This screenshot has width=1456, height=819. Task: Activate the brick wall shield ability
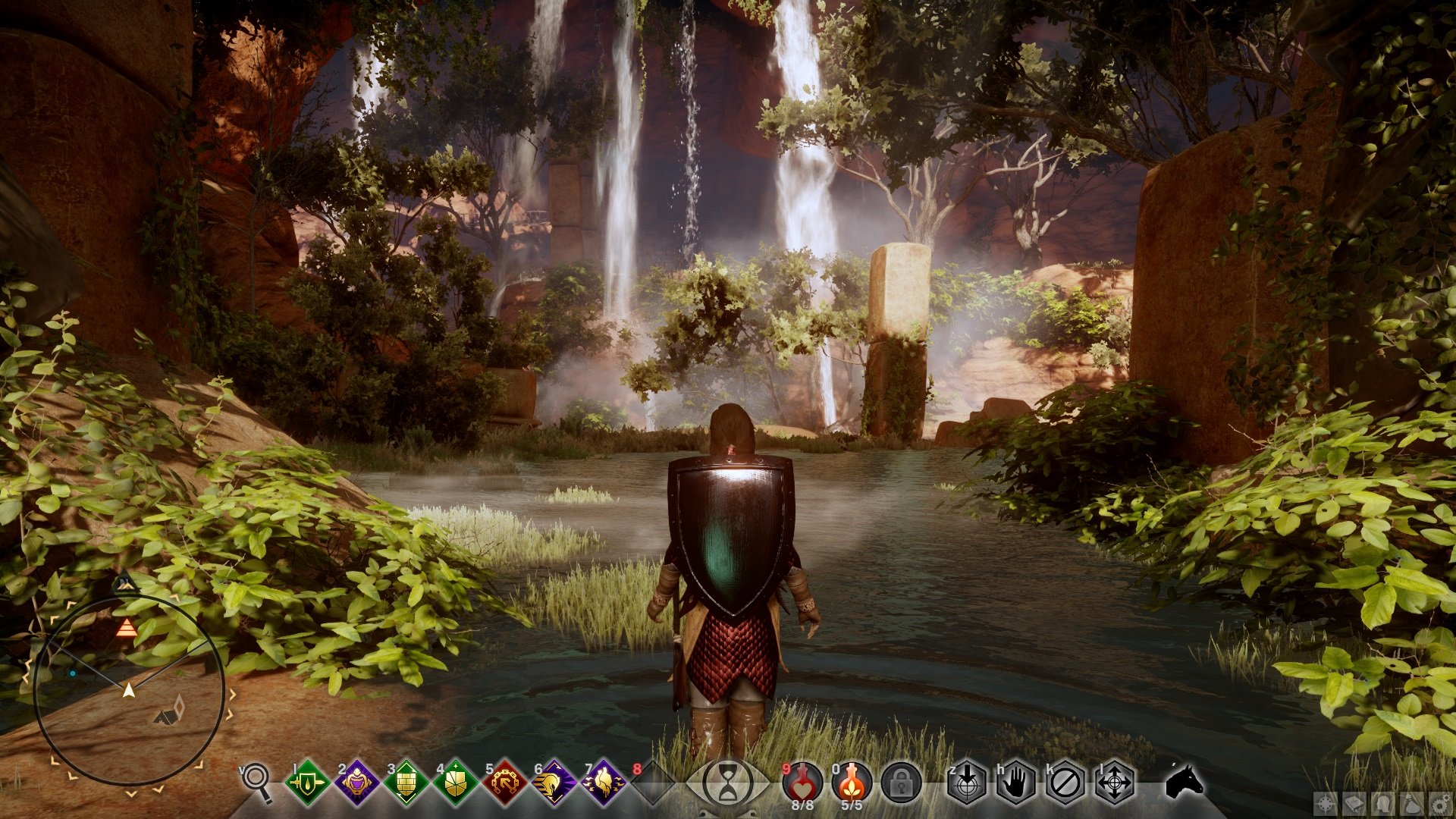(x=406, y=782)
